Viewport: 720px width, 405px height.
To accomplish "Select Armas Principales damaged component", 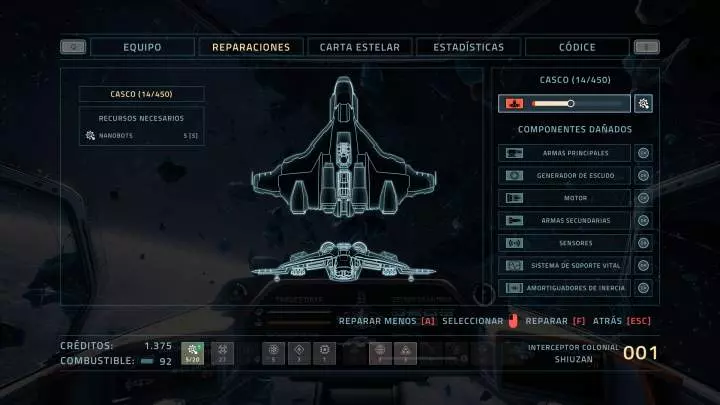I will (564, 153).
